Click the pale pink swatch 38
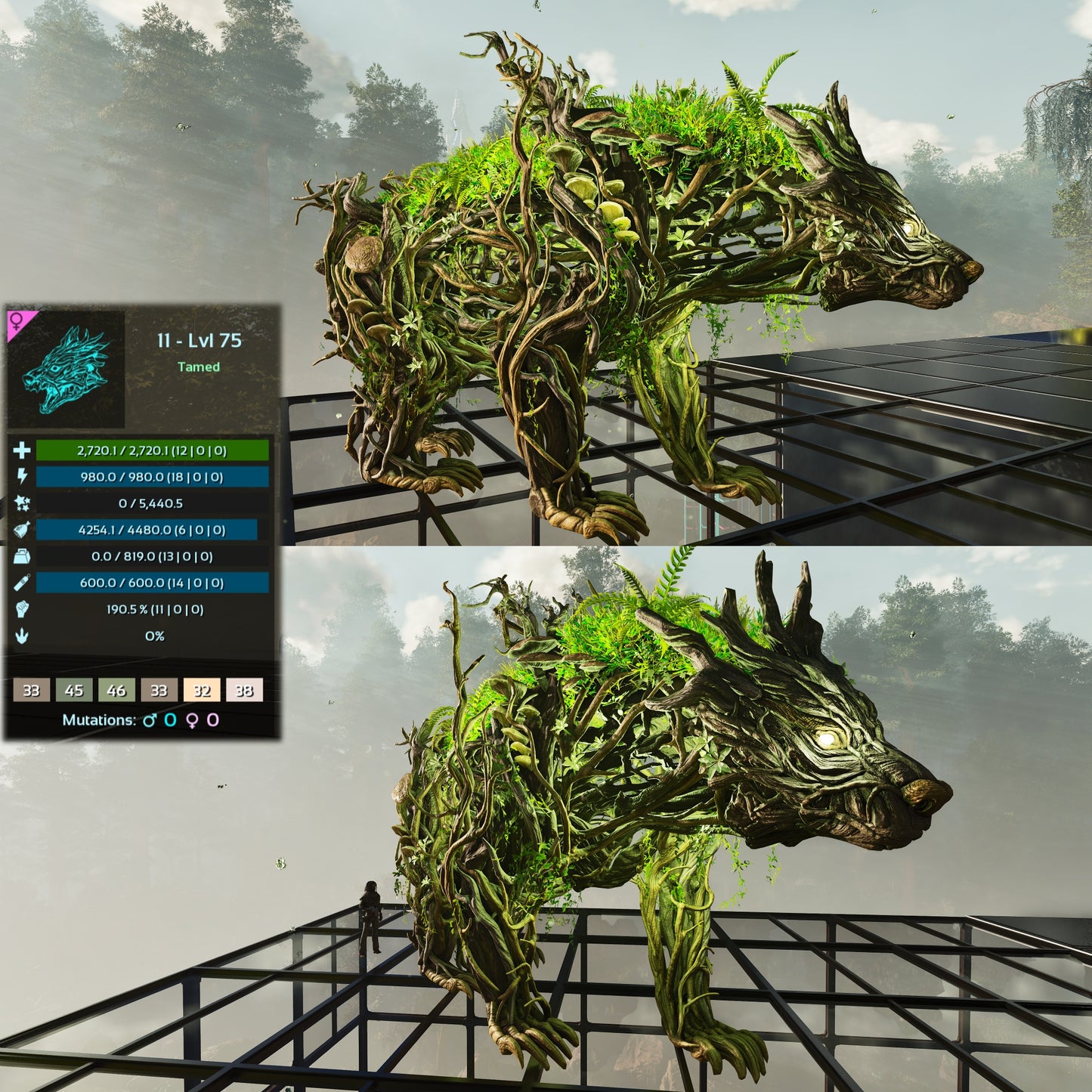Viewport: 1092px width, 1092px height. [244, 690]
